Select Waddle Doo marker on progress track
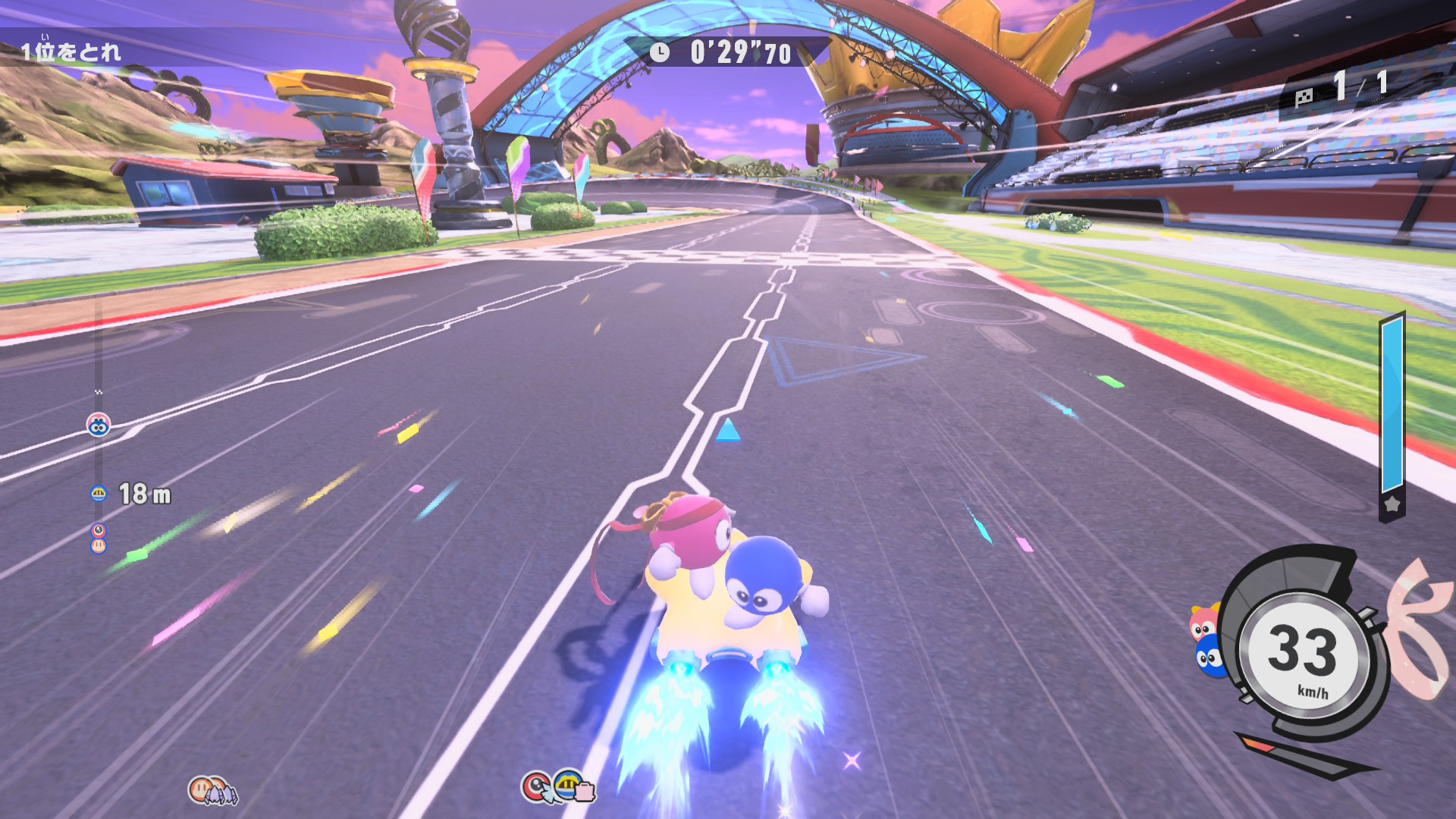The image size is (1456, 819). pos(99,530)
